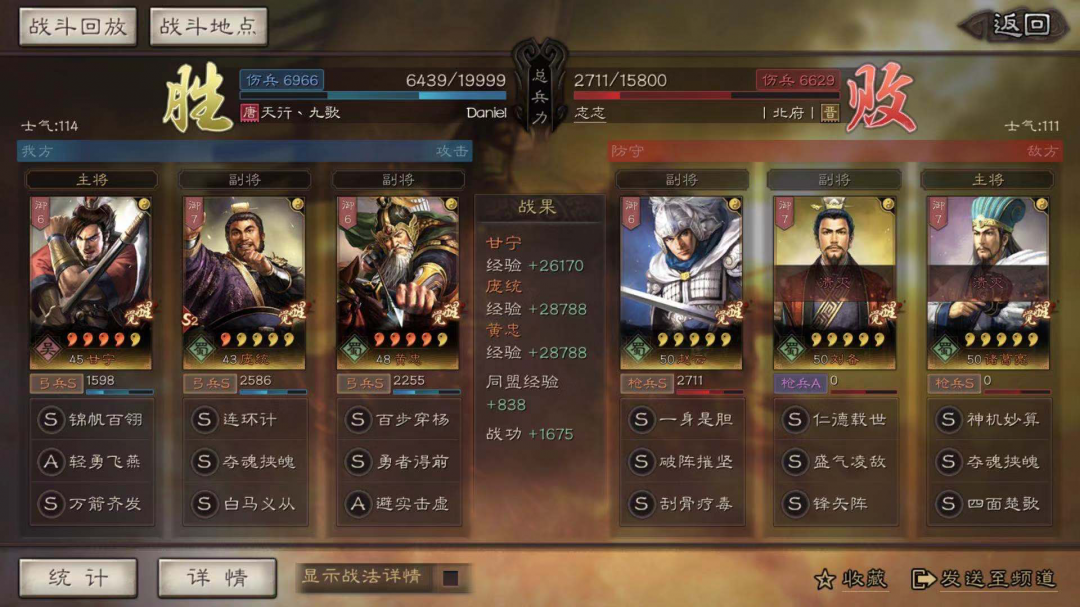Viewport: 1080px width, 607px height.
Task: Share report via 发送至频道
Action: pos(984,578)
